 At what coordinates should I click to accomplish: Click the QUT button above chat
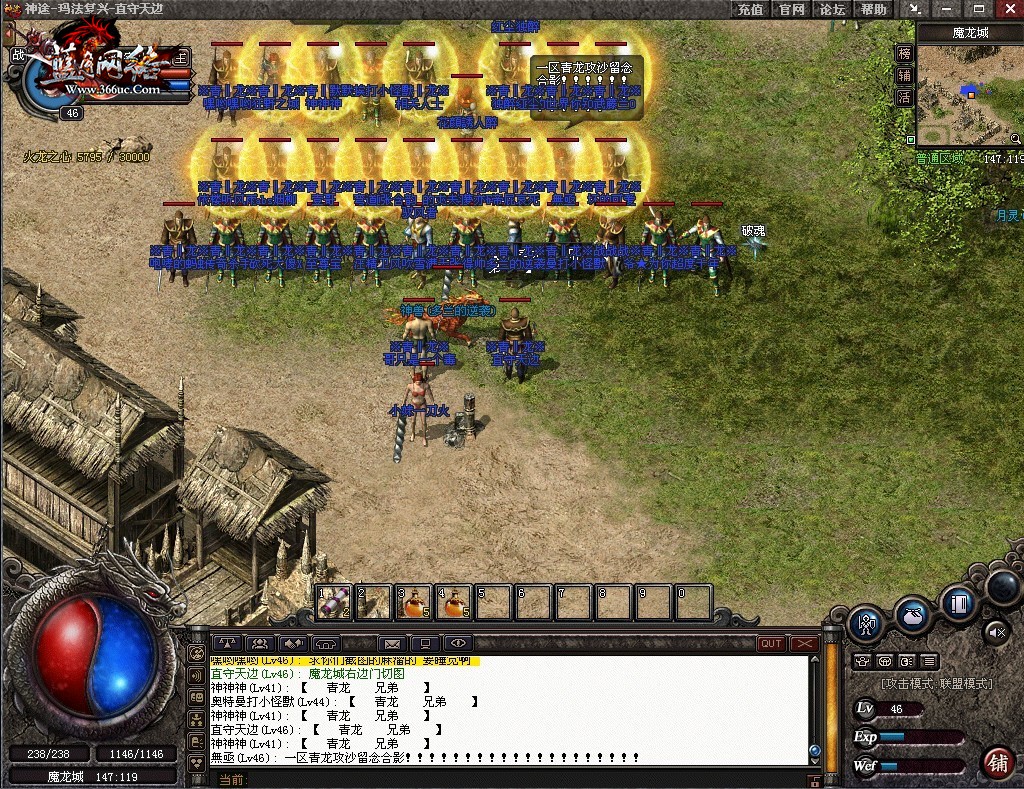(x=771, y=644)
